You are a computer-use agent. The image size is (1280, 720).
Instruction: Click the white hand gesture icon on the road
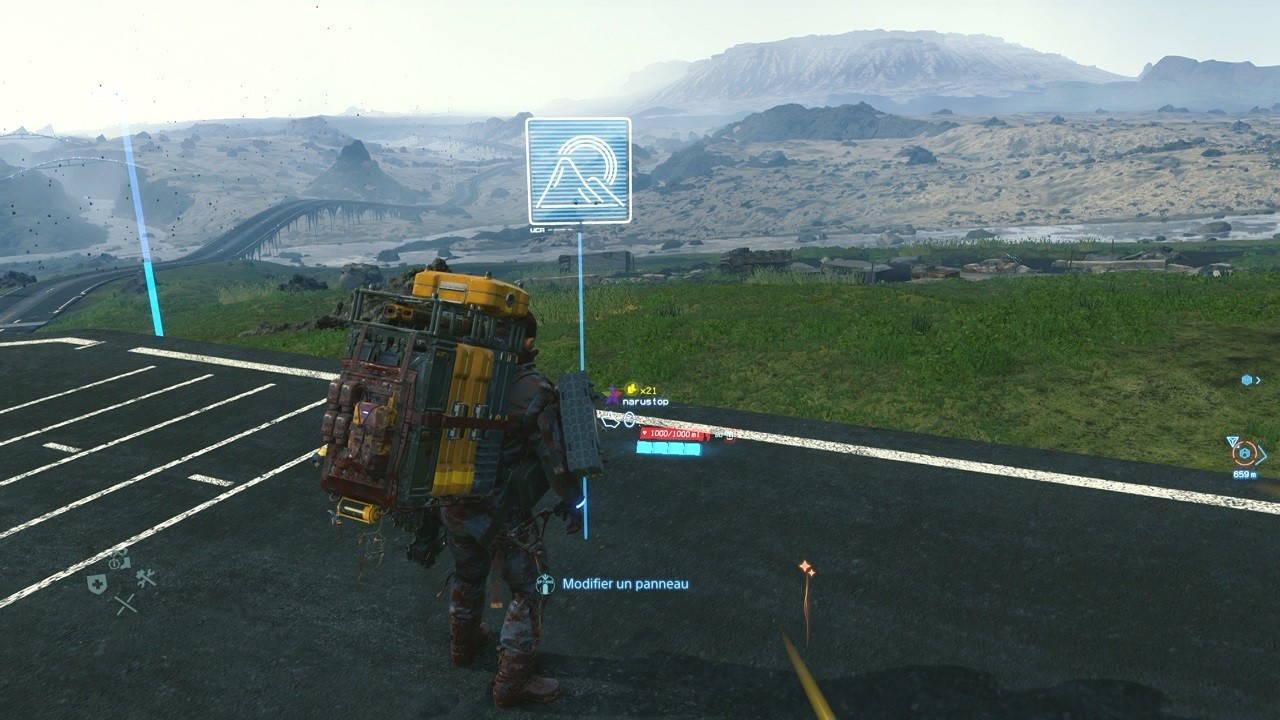610,419
